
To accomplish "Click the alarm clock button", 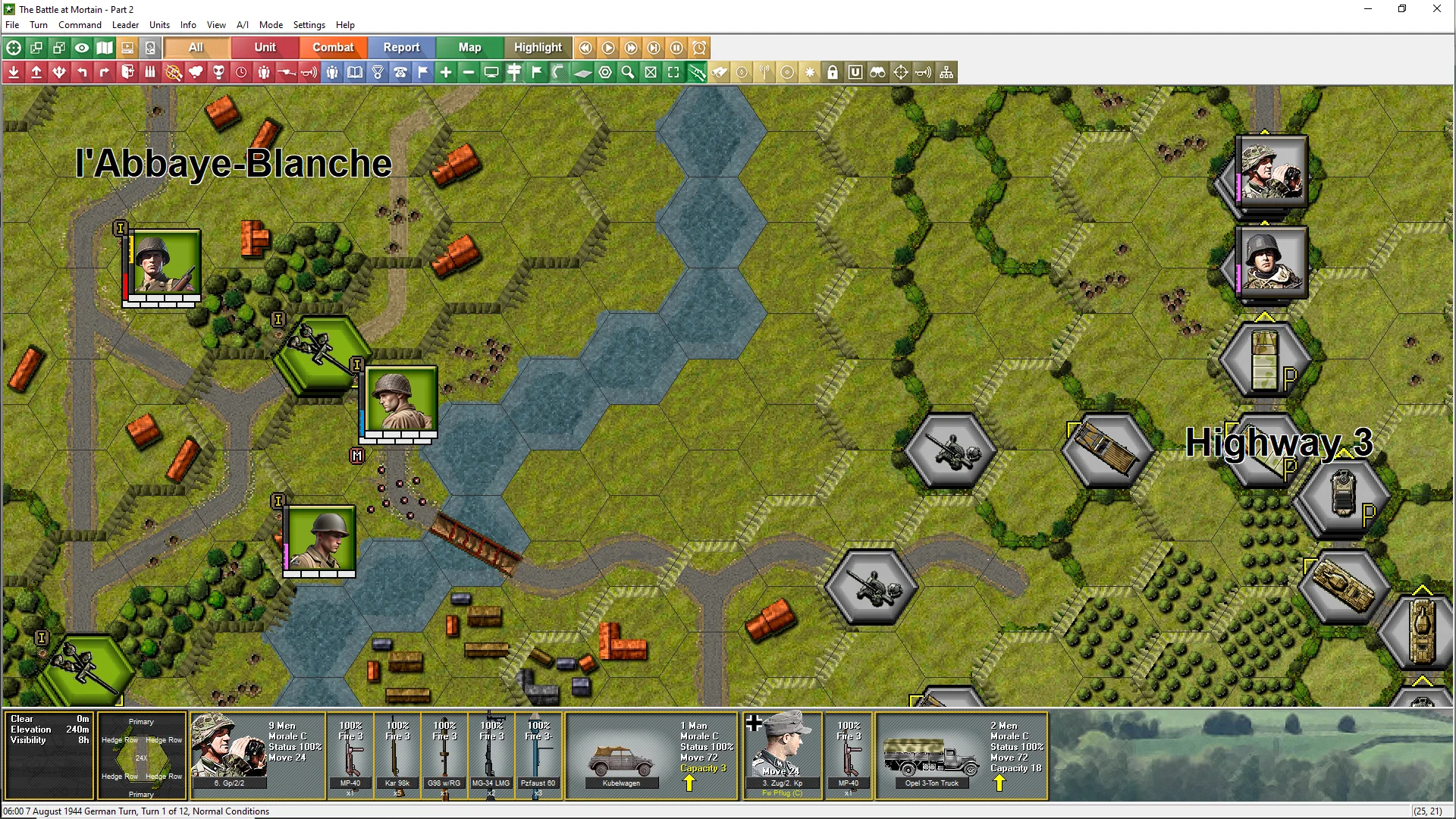I will 699,48.
